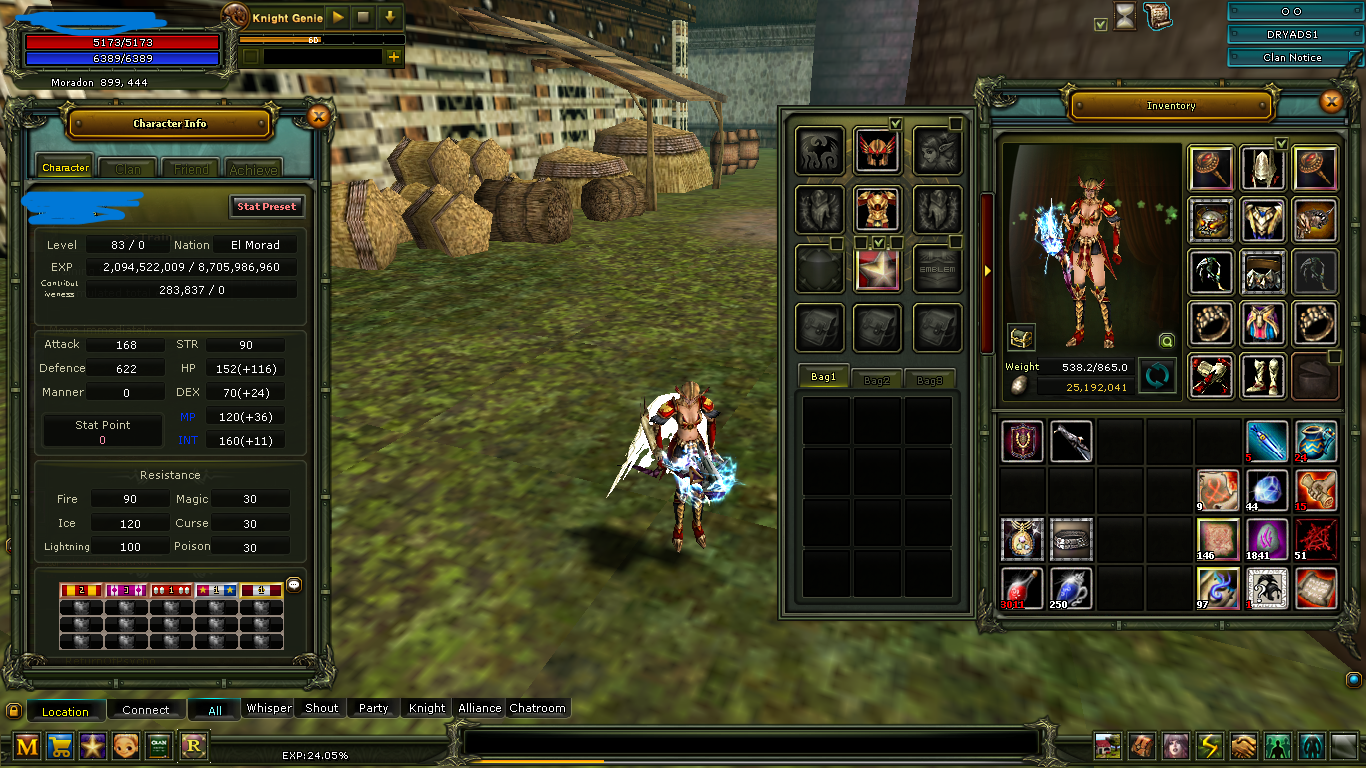
Task: Click the plus button next to the Genie bar
Action: pos(394,56)
